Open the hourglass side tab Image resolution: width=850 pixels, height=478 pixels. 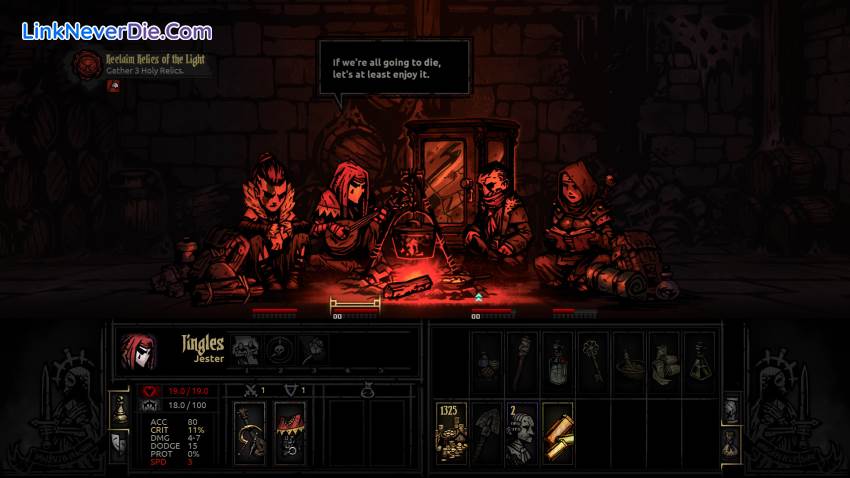click(x=731, y=441)
